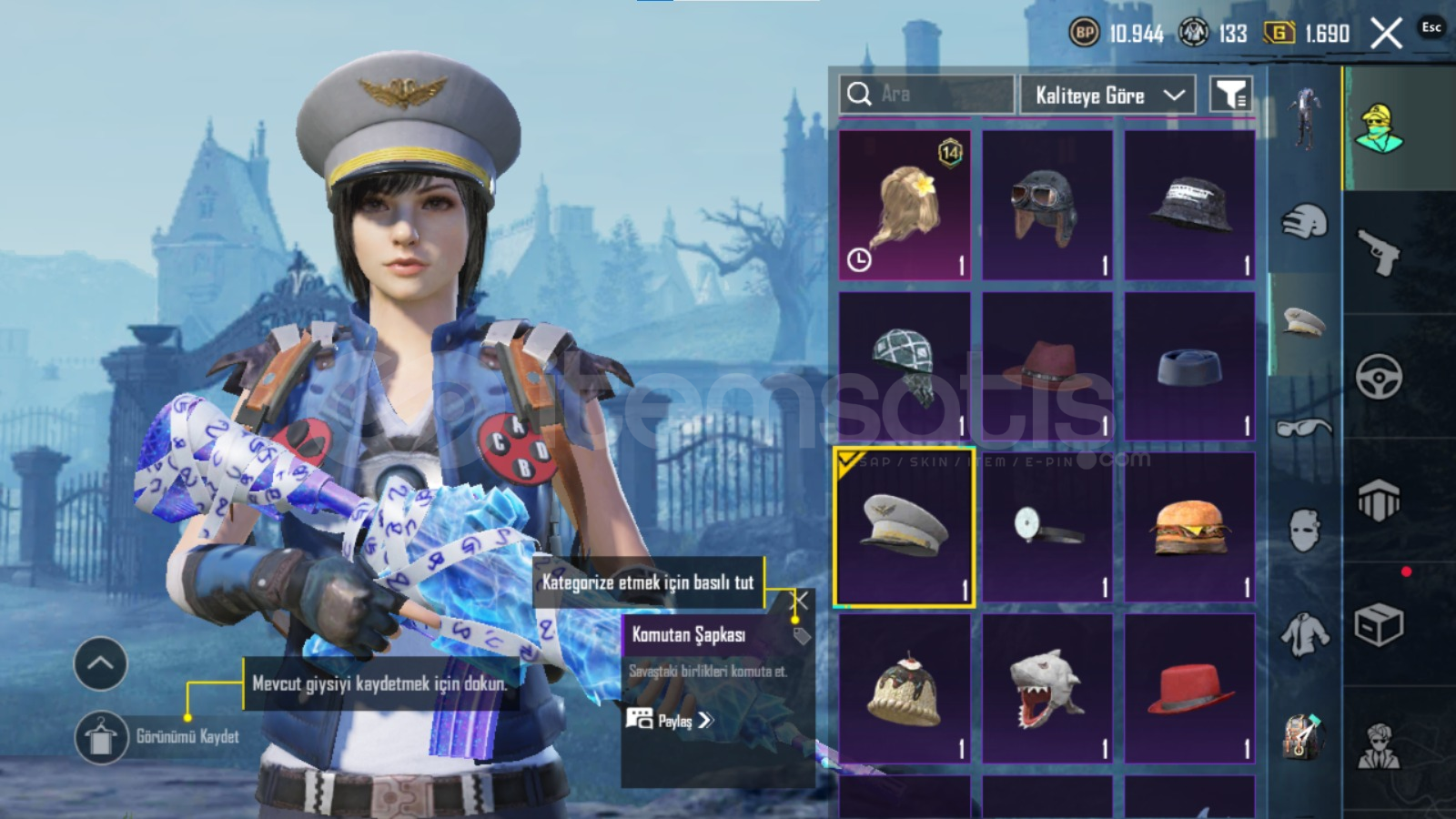Save the outfit with Görünümü Kaydet
Image resolution: width=1456 pixels, height=819 pixels.
101,737
